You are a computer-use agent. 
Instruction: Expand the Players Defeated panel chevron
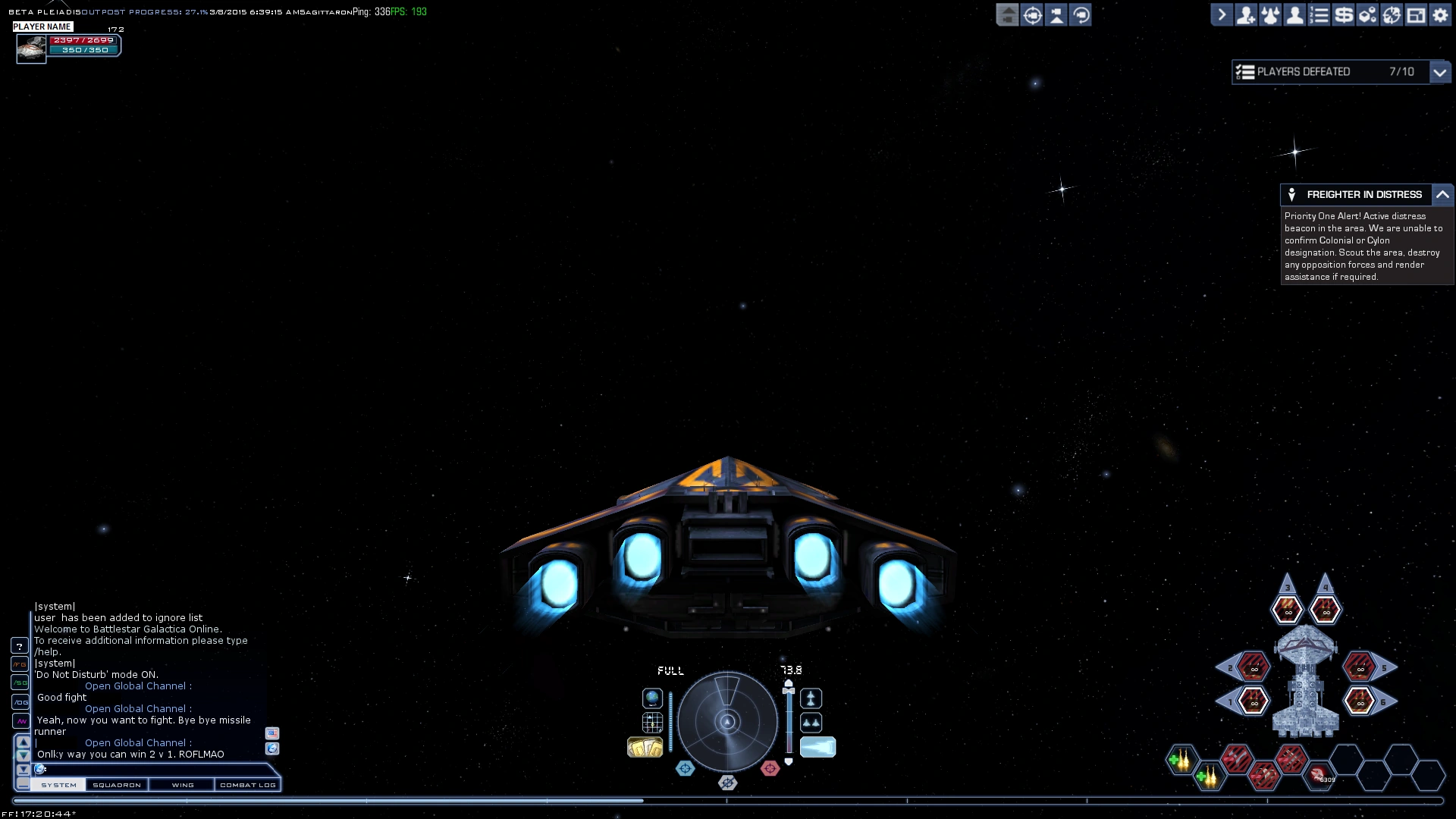point(1442,72)
